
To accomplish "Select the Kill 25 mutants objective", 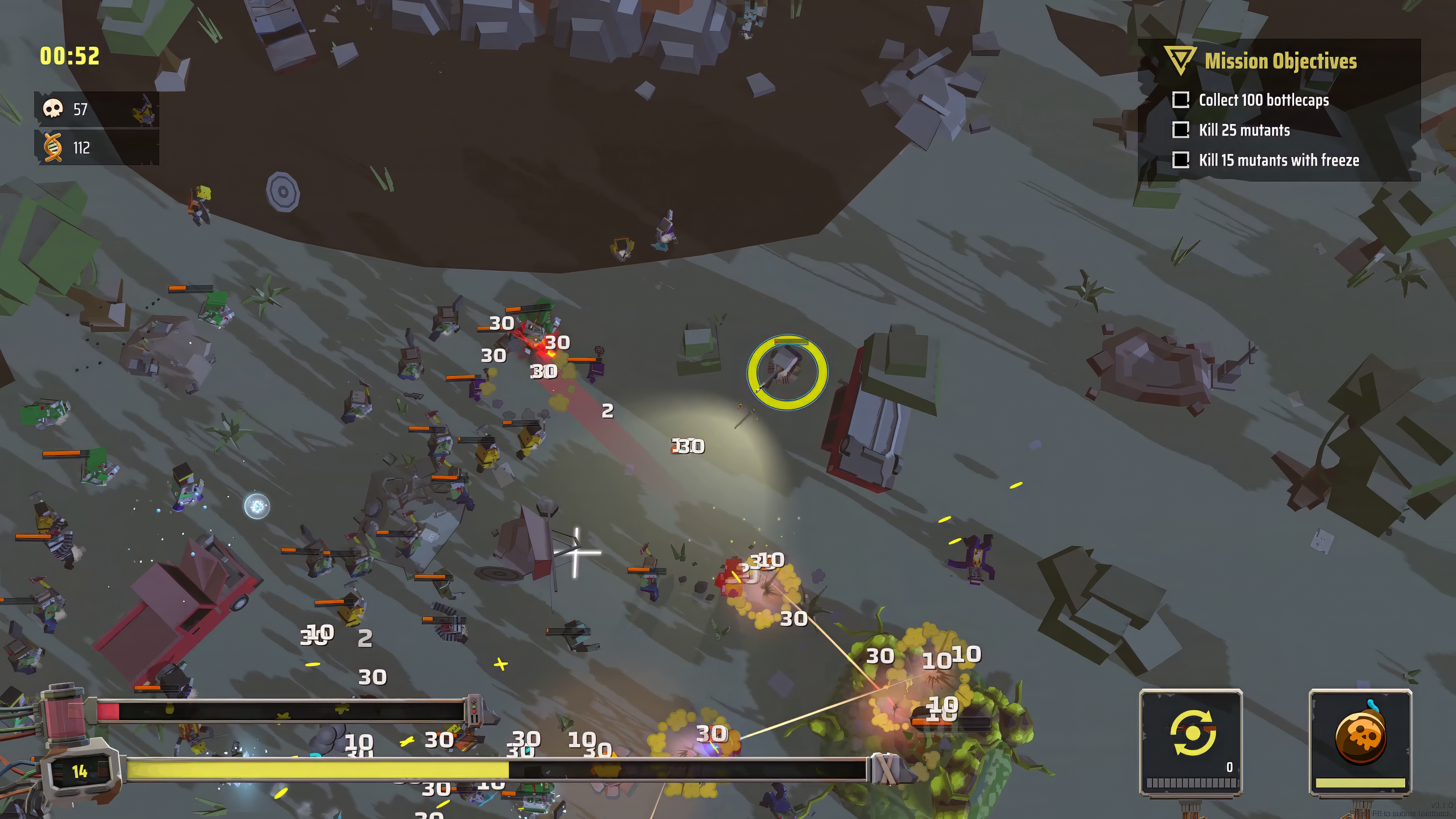I will (1244, 130).
